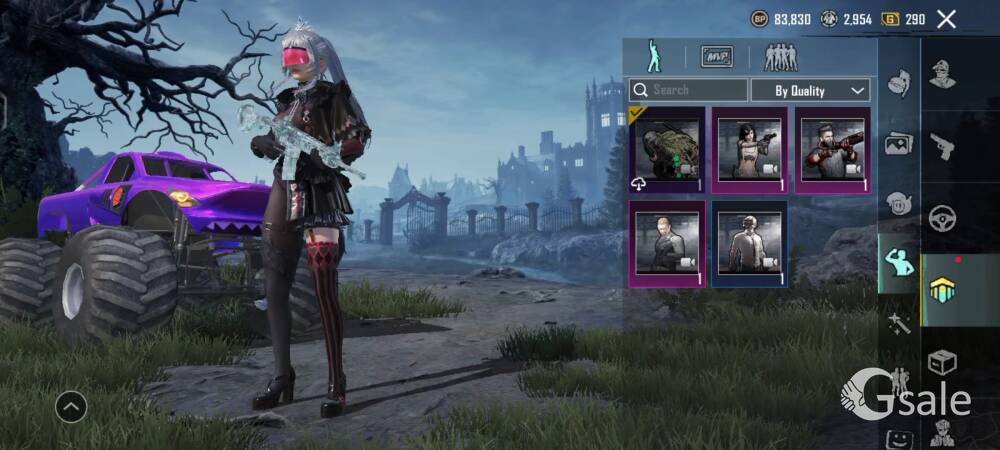
Task: Select the ghillie suit emote tile
Action: (667, 150)
